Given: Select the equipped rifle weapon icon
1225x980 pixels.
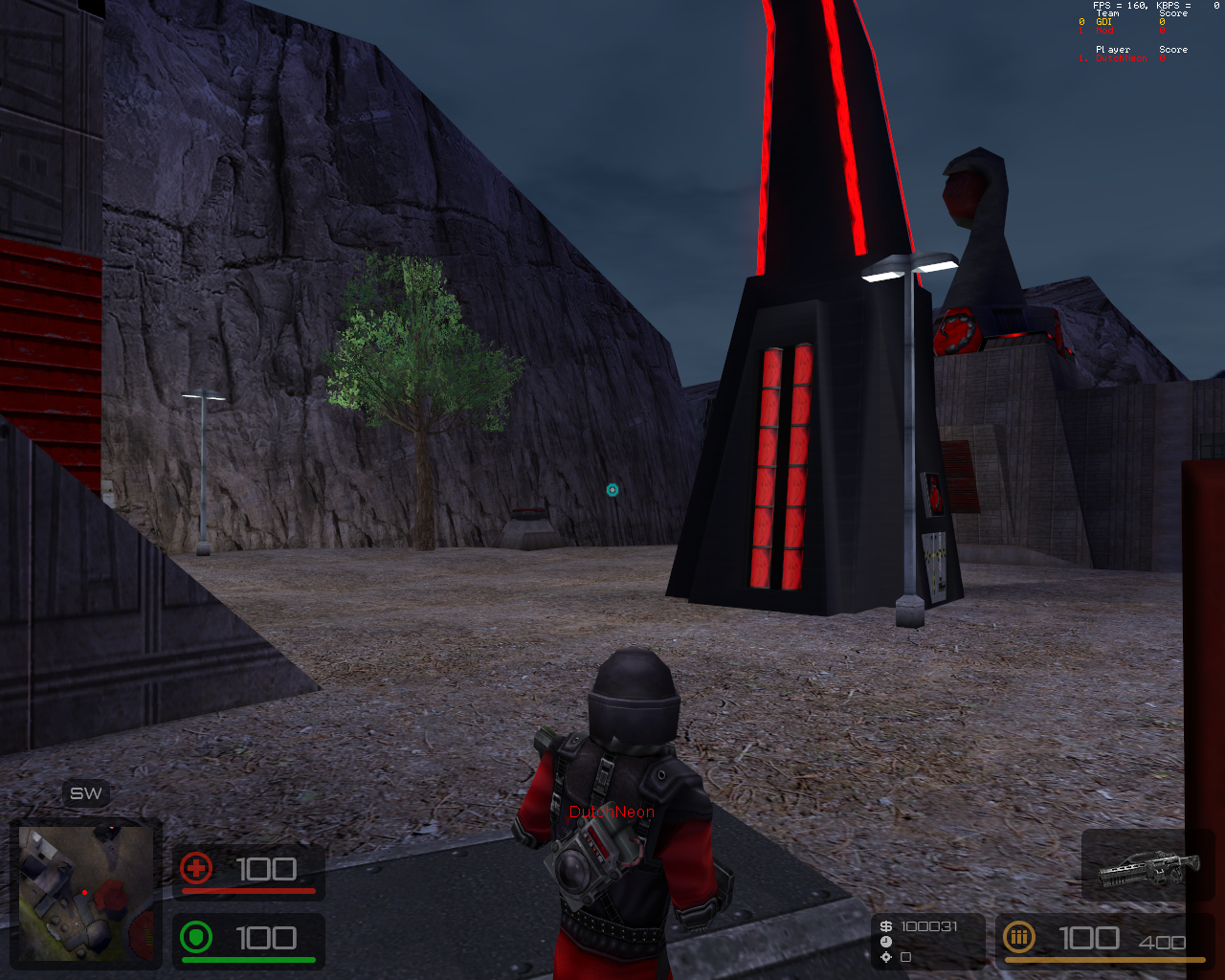Looking at the screenshot, I should (1147, 867).
